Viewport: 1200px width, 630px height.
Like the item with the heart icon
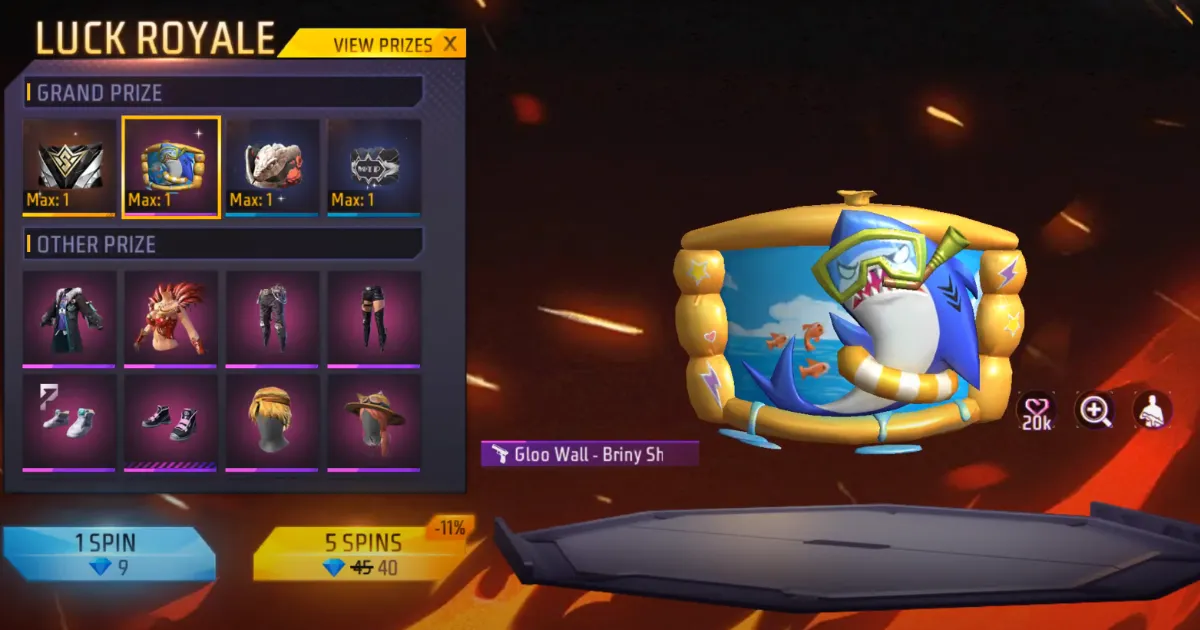(1036, 409)
